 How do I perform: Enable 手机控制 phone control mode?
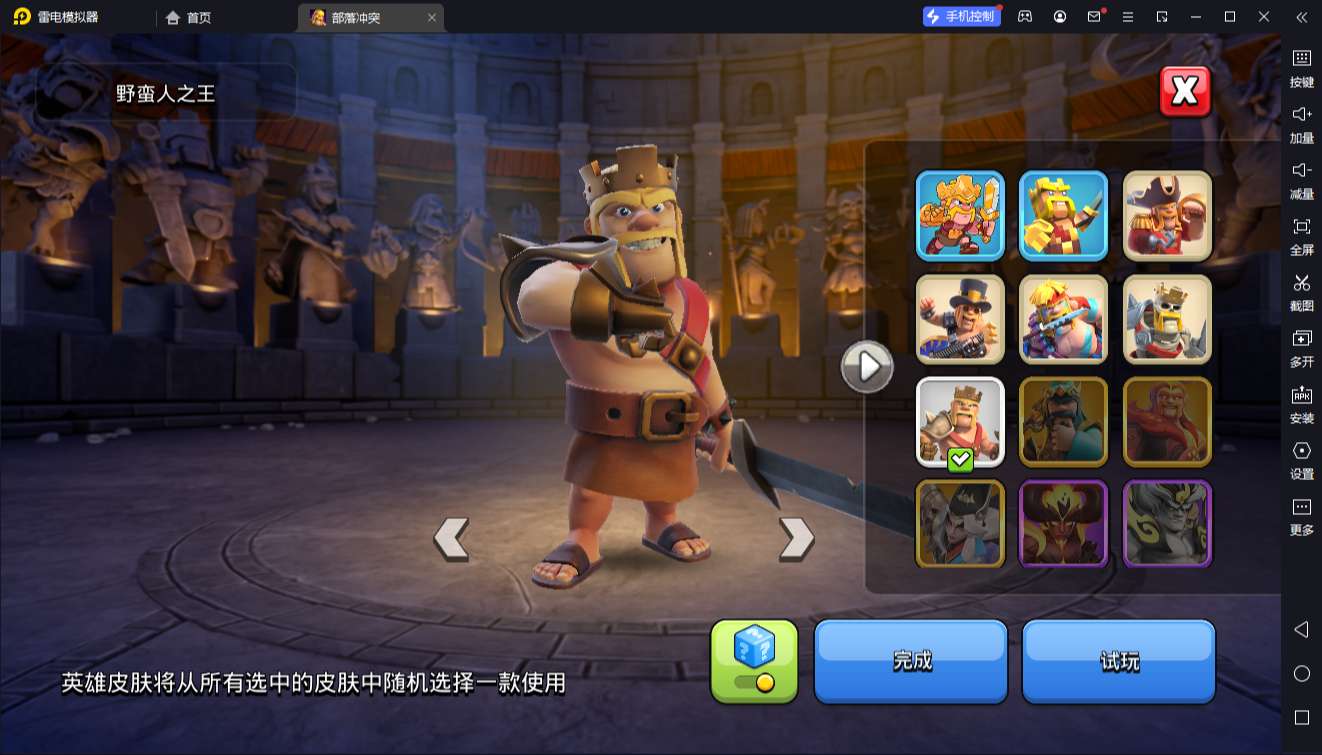pyautogui.click(x=961, y=17)
